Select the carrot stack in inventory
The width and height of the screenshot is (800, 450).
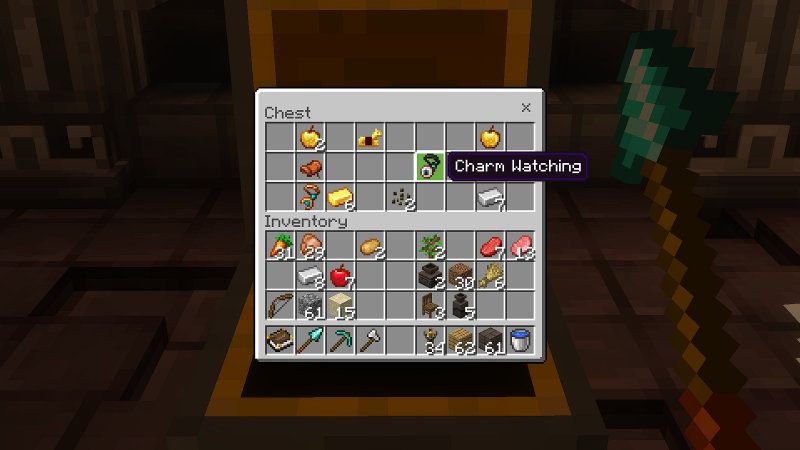coord(280,246)
